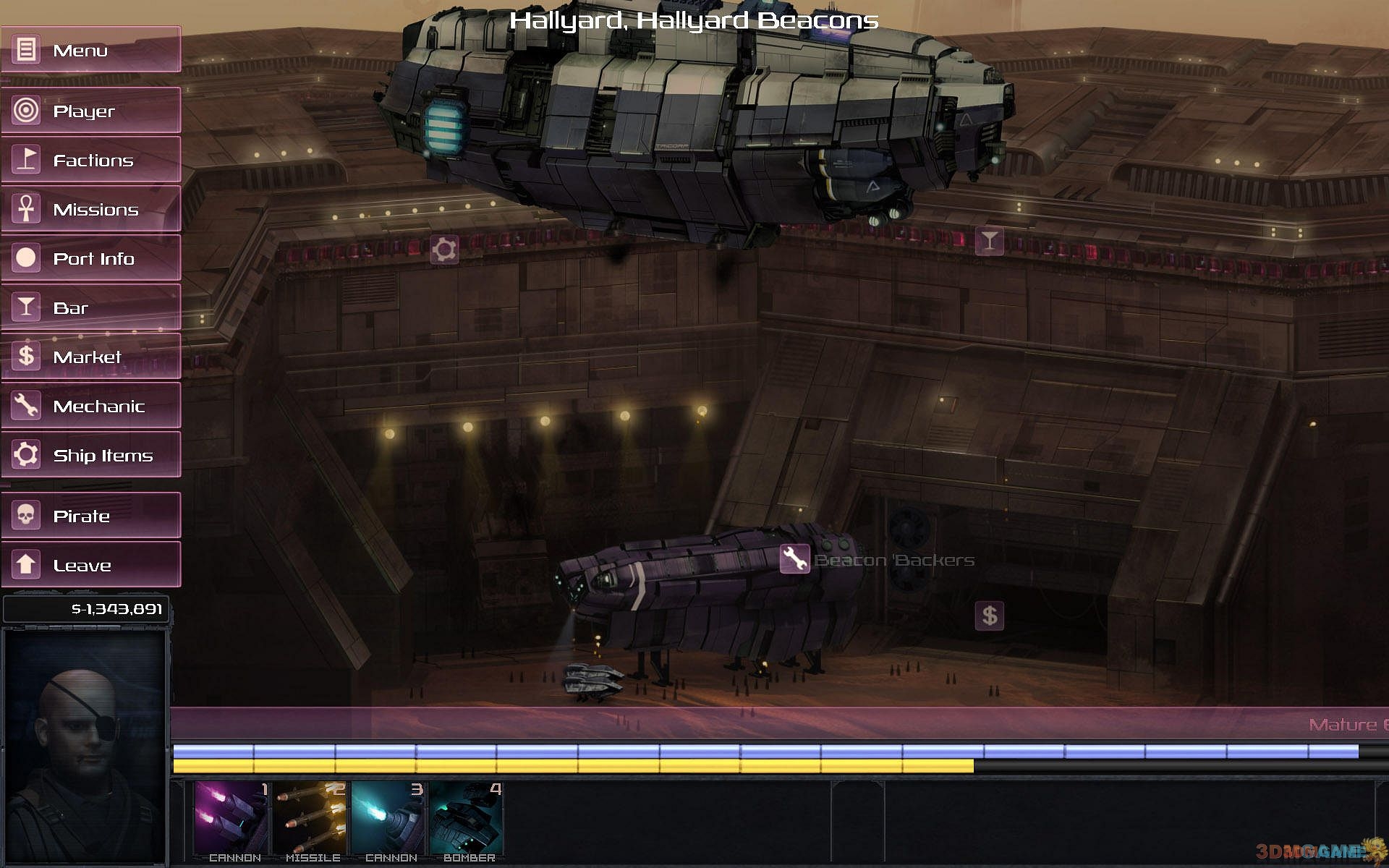View Port Info
The image size is (1389, 868).
pyautogui.click(x=90, y=258)
